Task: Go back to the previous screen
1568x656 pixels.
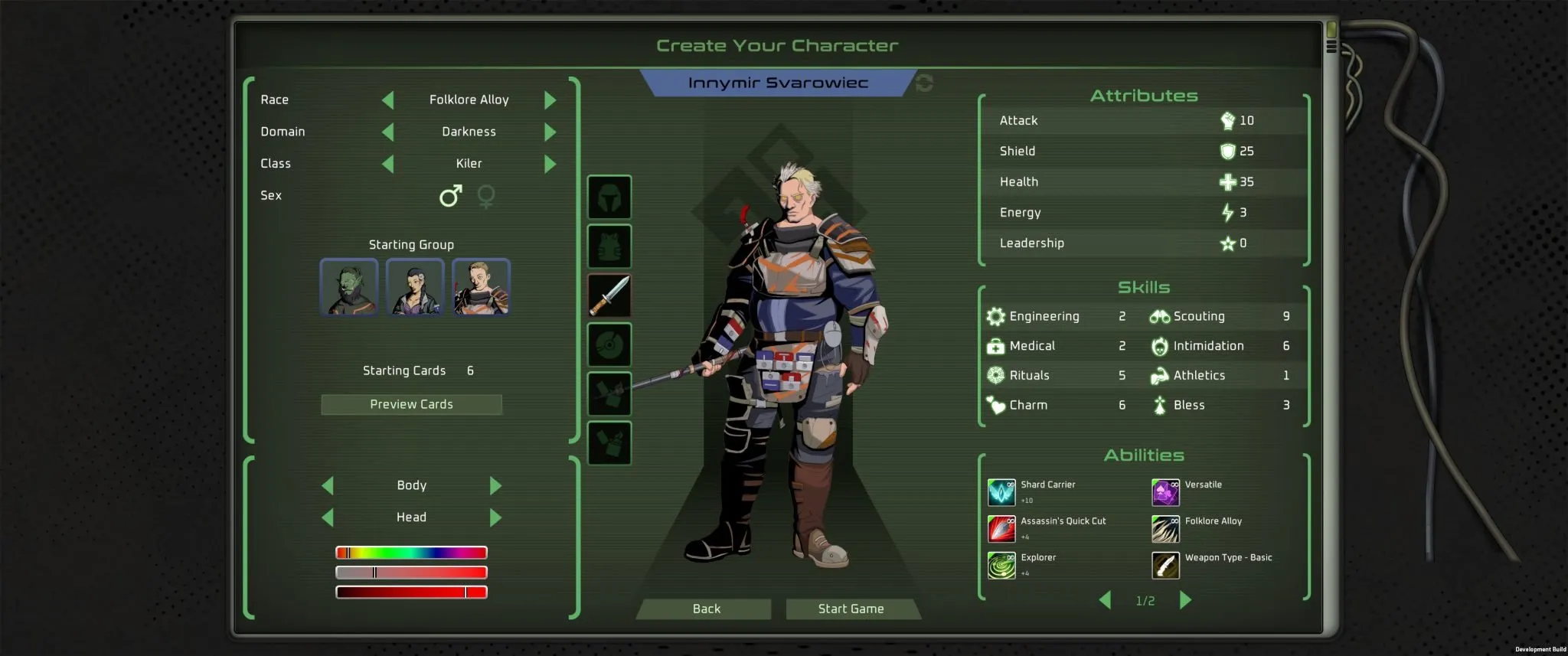Action: pos(706,609)
